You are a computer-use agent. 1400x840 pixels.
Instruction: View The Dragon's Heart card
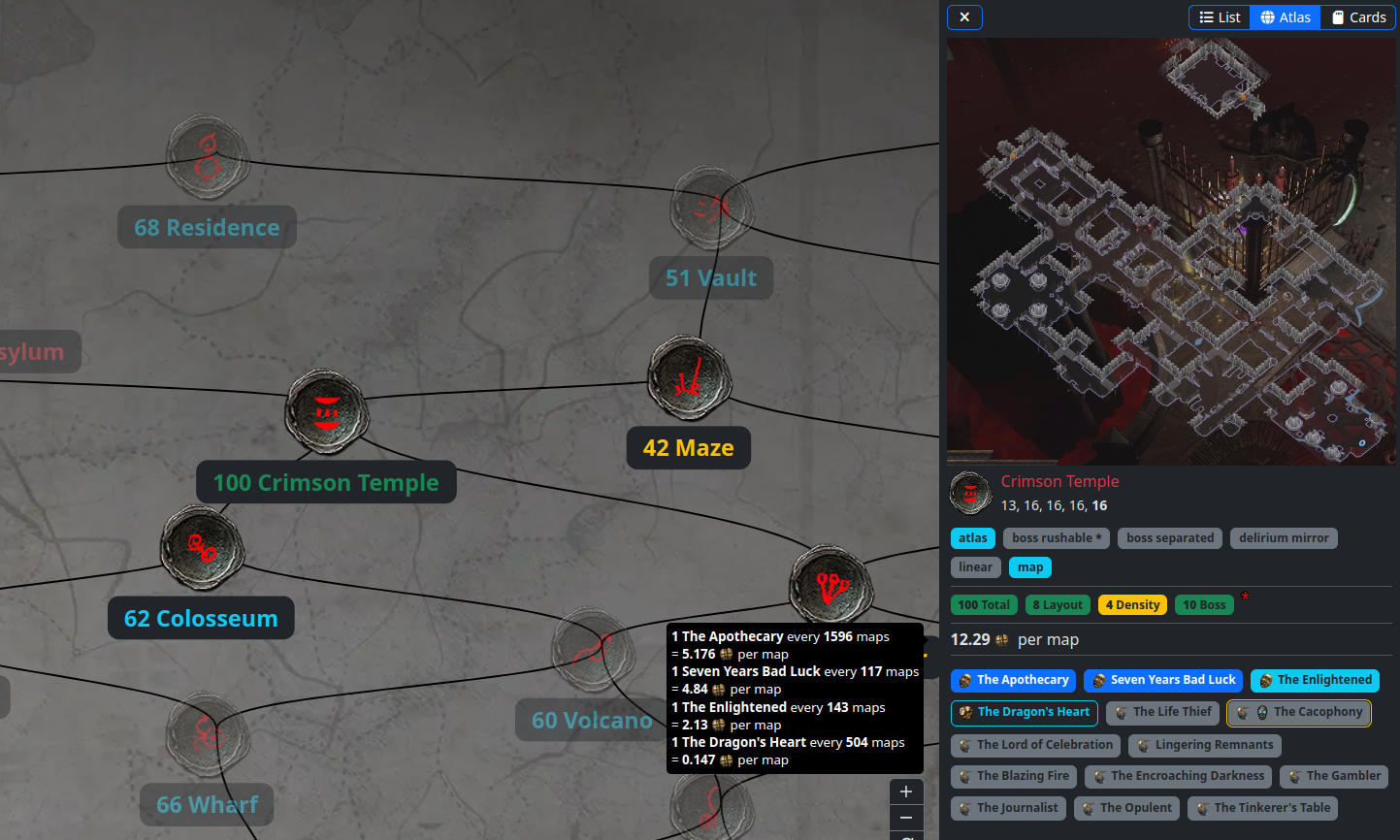[x=1024, y=713]
